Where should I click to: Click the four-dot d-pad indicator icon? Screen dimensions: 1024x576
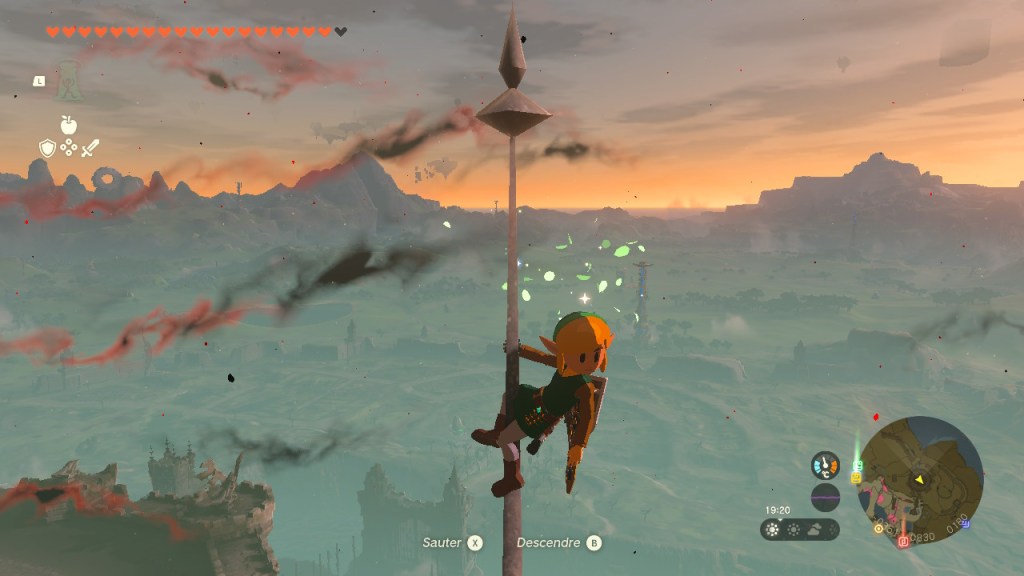pyautogui.click(x=68, y=149)
